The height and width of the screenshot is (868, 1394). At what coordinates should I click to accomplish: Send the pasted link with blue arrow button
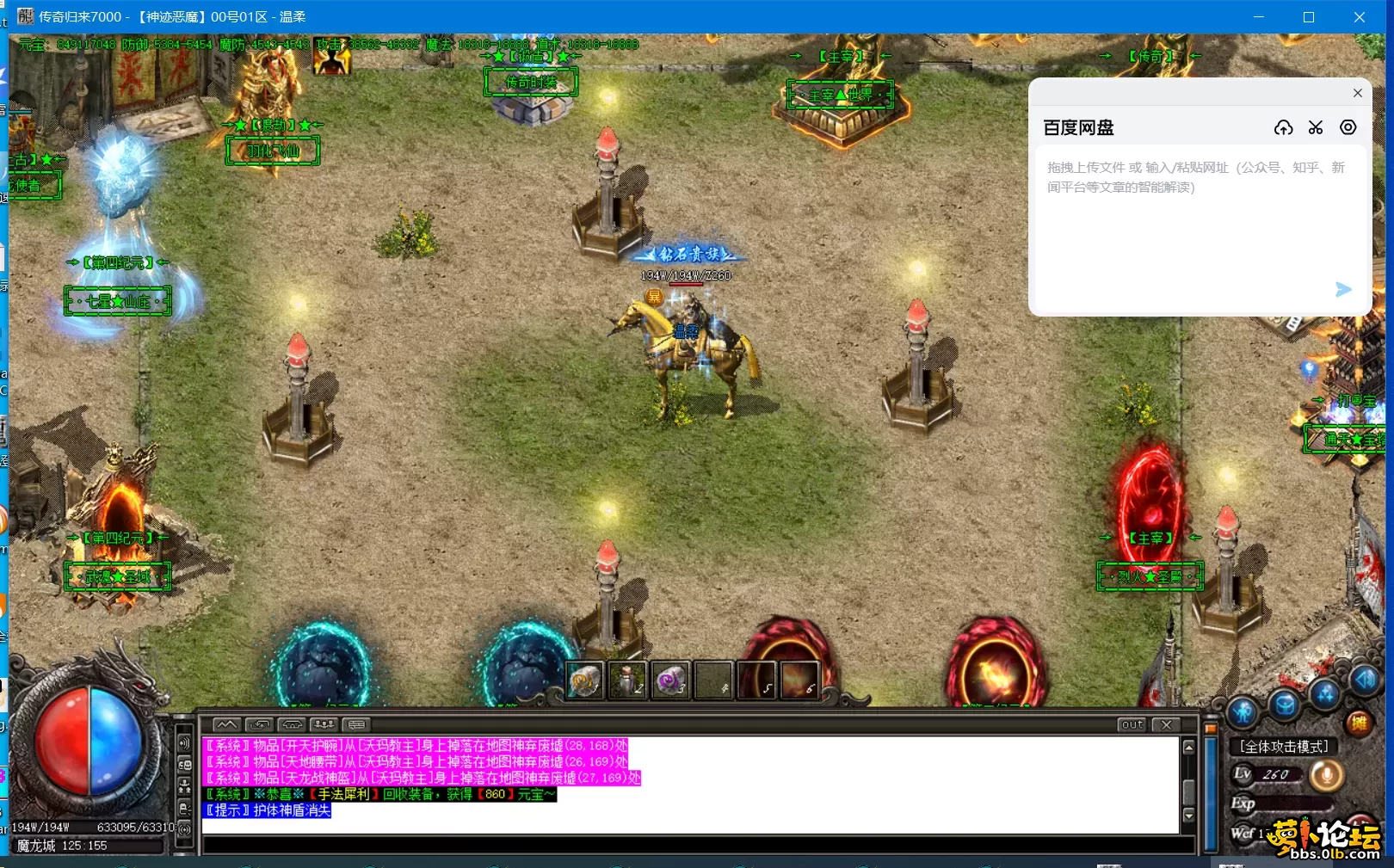point(1342,290)
